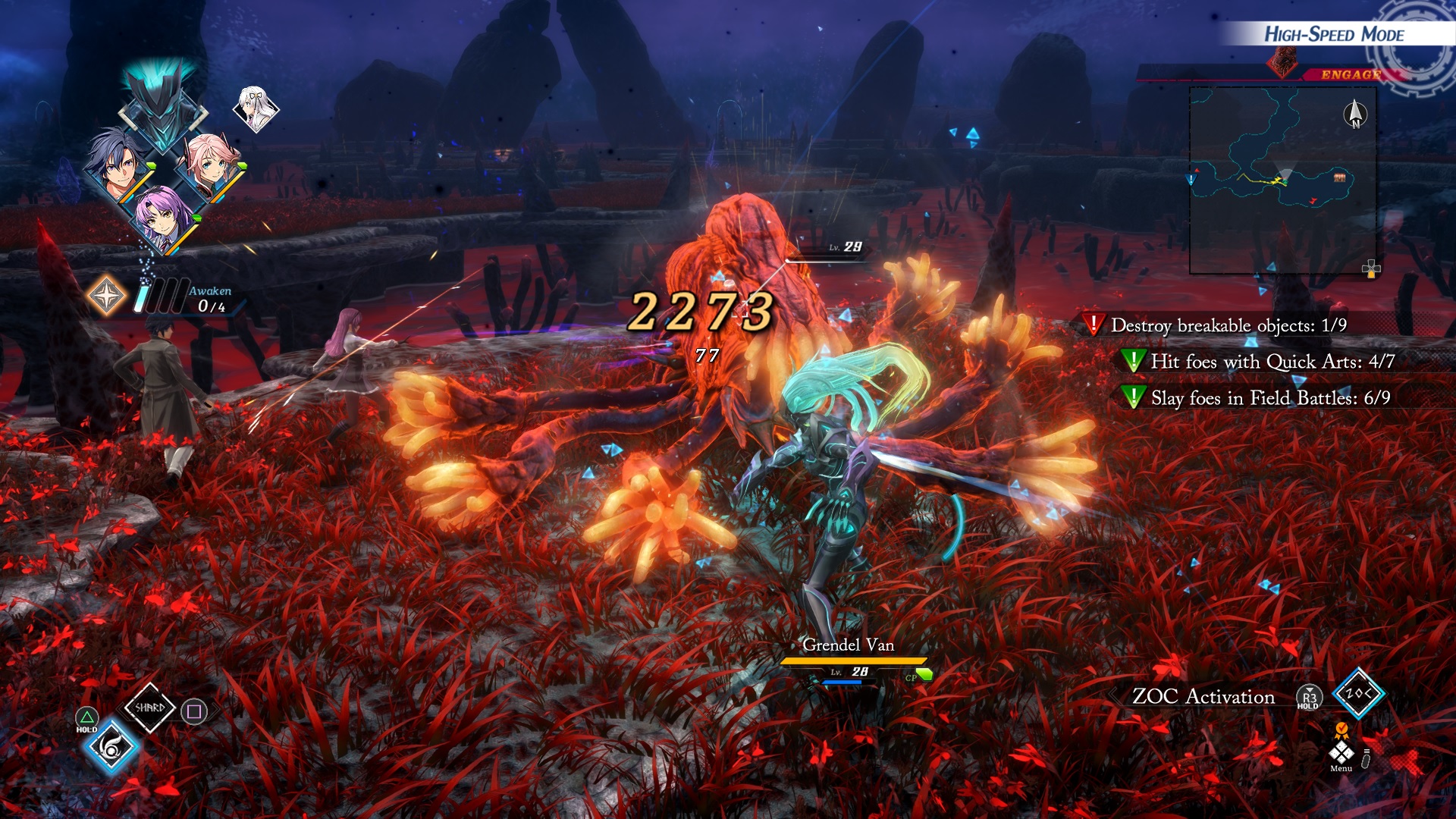
Task: Select the Grendel armored form portrait
Action: click(162, 110)
